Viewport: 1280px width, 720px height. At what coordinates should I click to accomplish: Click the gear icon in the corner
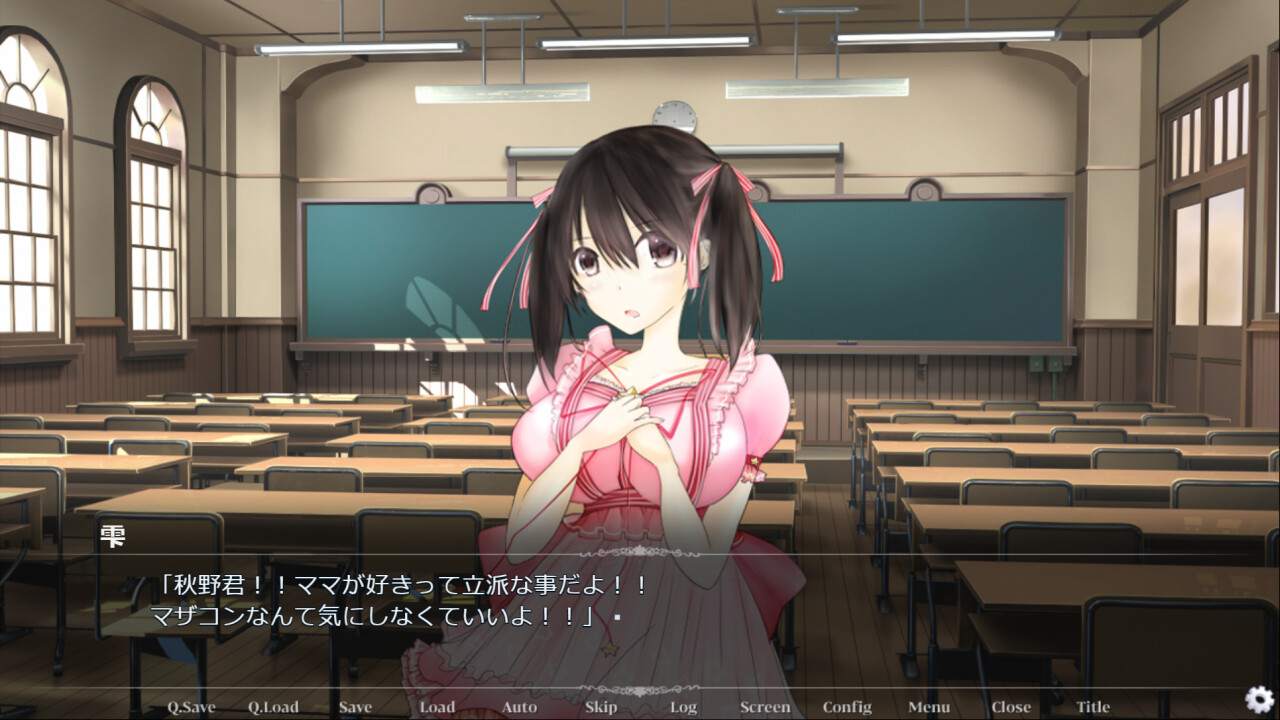(x=1259, y=699)
